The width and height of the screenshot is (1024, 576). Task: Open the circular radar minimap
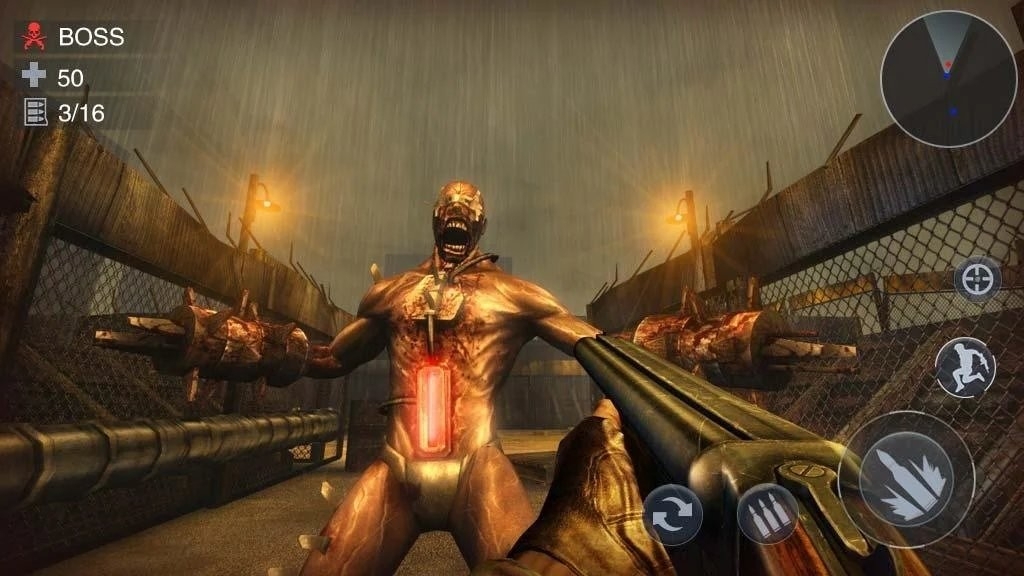tap(948, 80)
